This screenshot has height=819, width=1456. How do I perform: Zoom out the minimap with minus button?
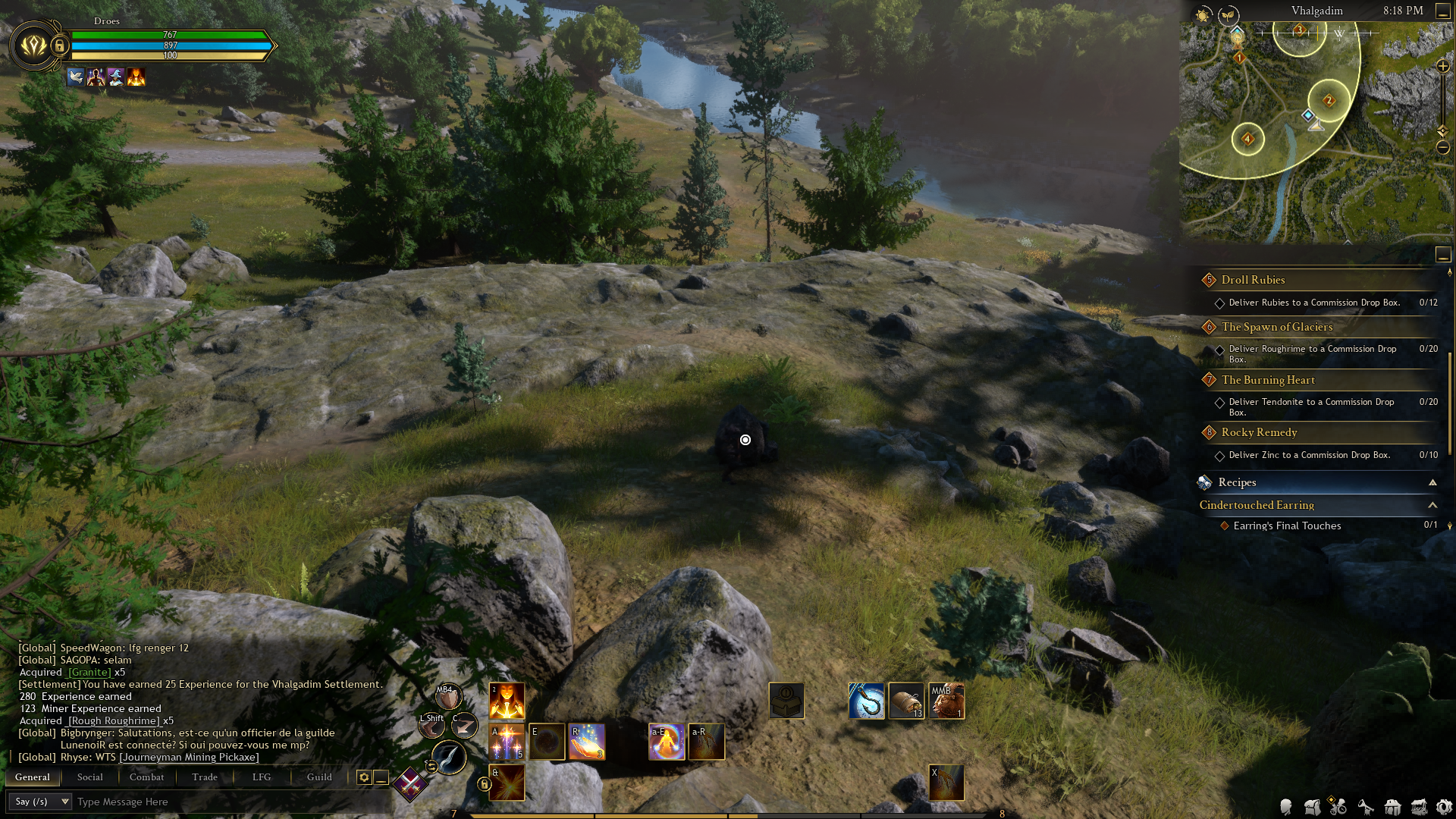pyautogui.click(x=1443, y=147)
